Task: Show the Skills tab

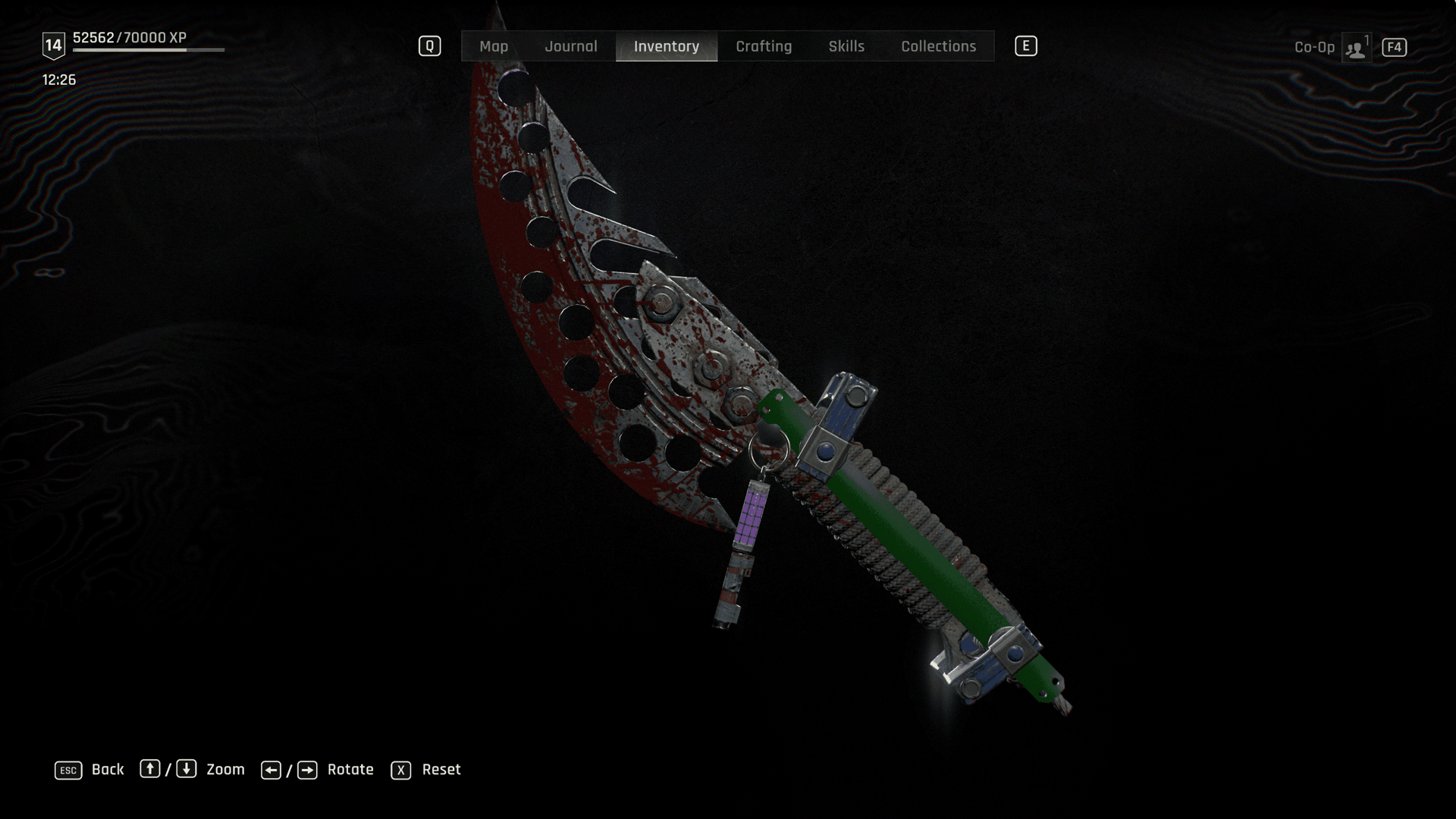Action: click(x=846, y=46)
